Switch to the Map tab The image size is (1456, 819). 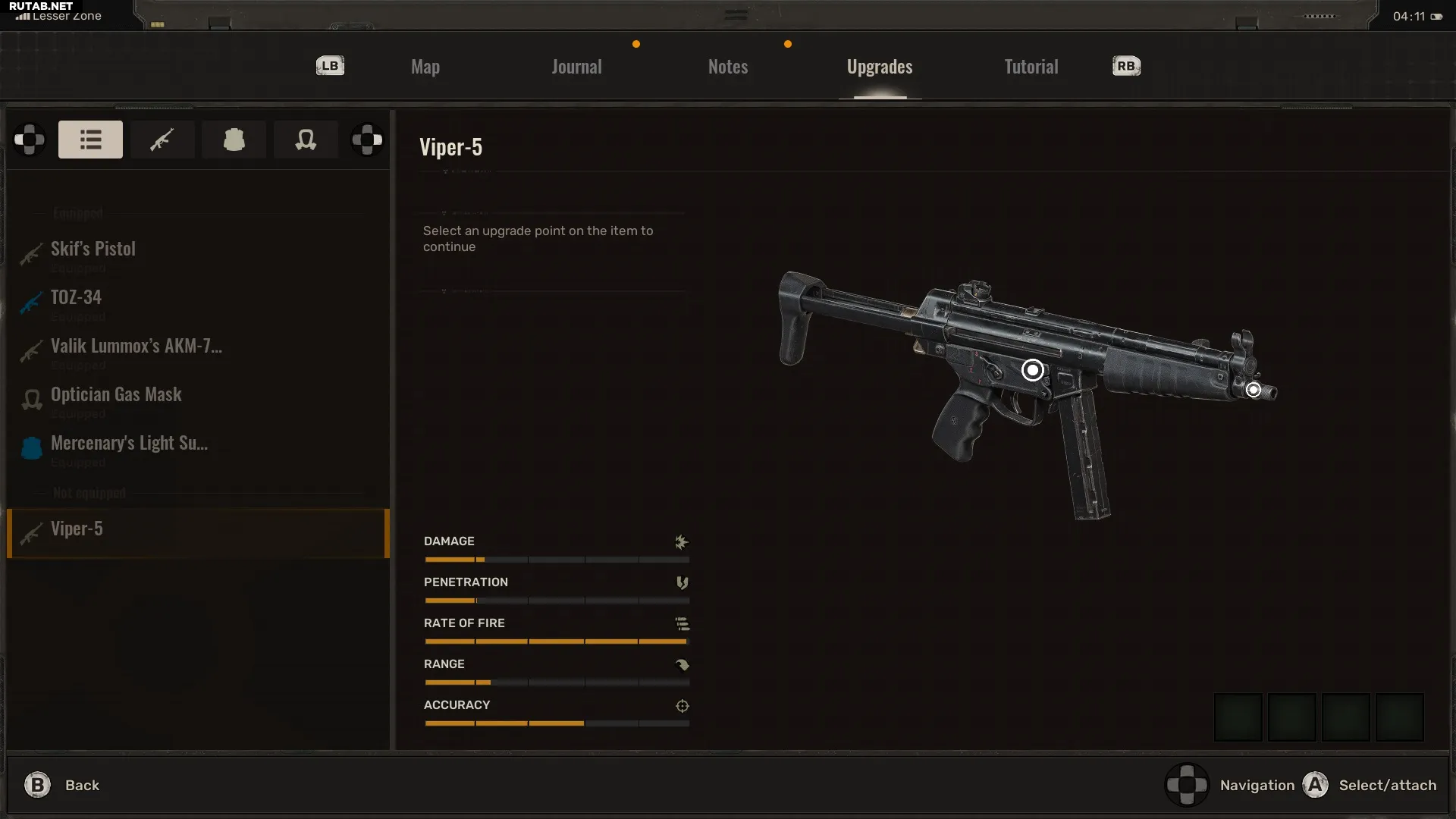coord(425,67)
